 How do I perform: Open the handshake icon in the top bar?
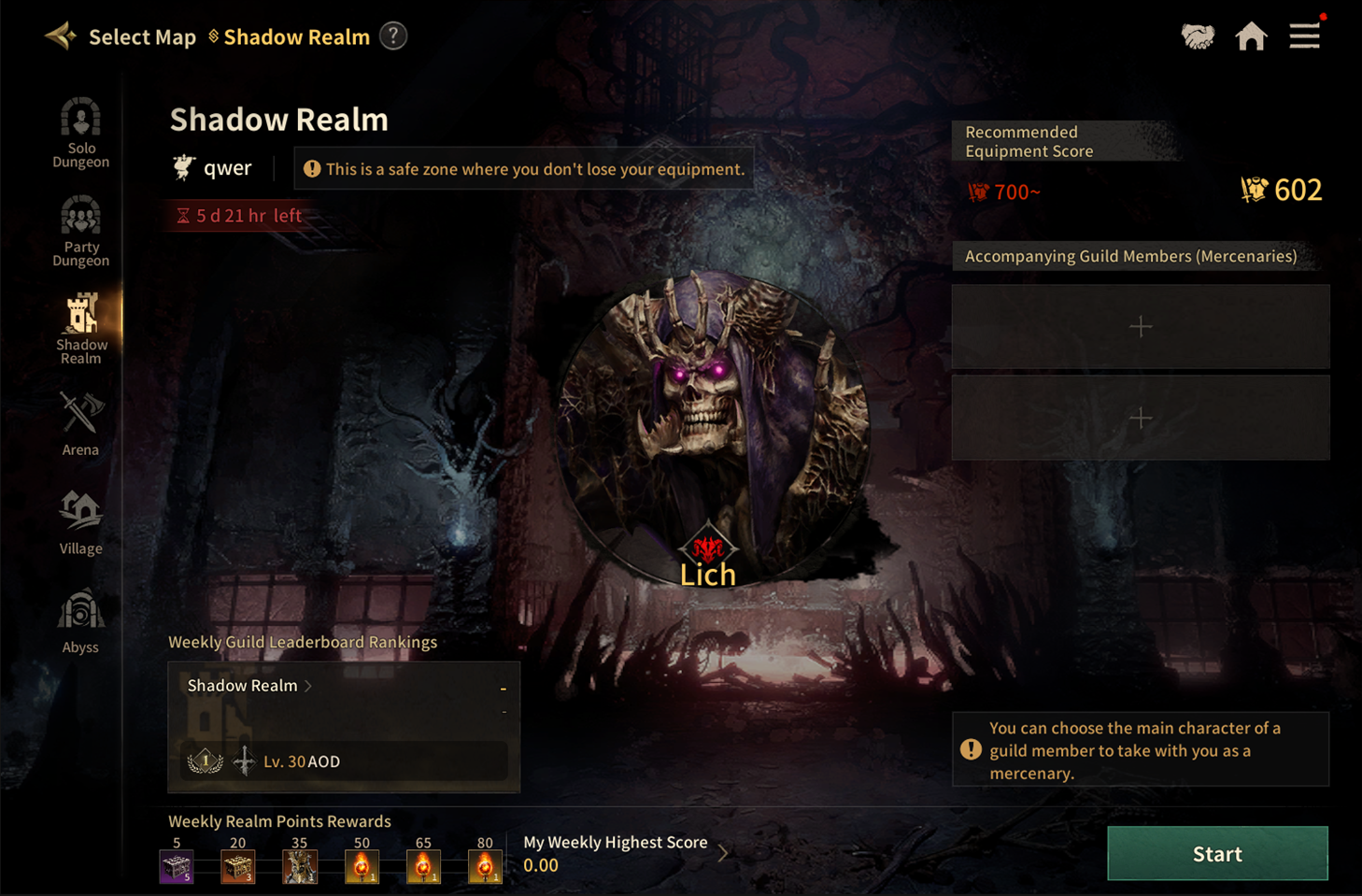coord(1197,36)
